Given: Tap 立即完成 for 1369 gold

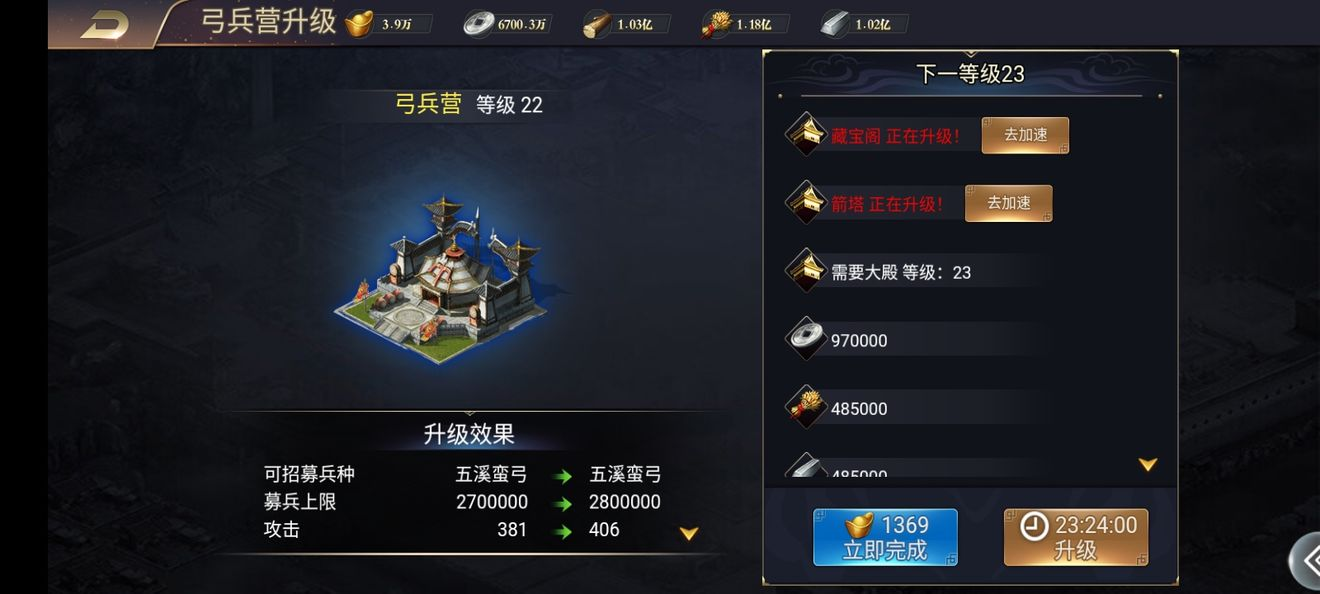Looking at the screenshot, I should click(885, 537).
